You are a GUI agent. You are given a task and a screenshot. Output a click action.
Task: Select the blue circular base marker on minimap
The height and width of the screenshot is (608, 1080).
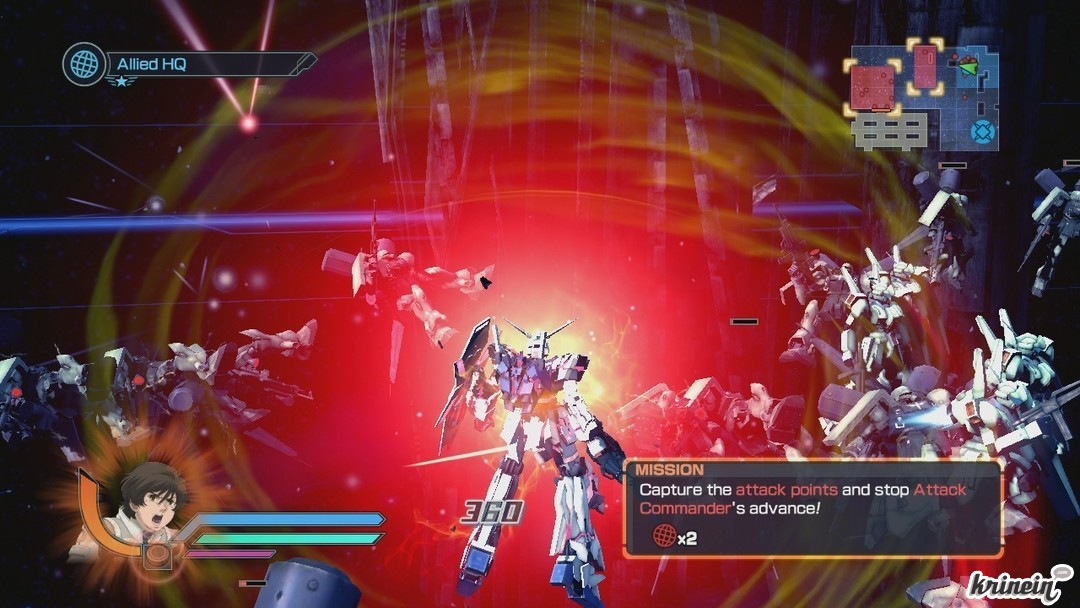(x=984, y=131)
